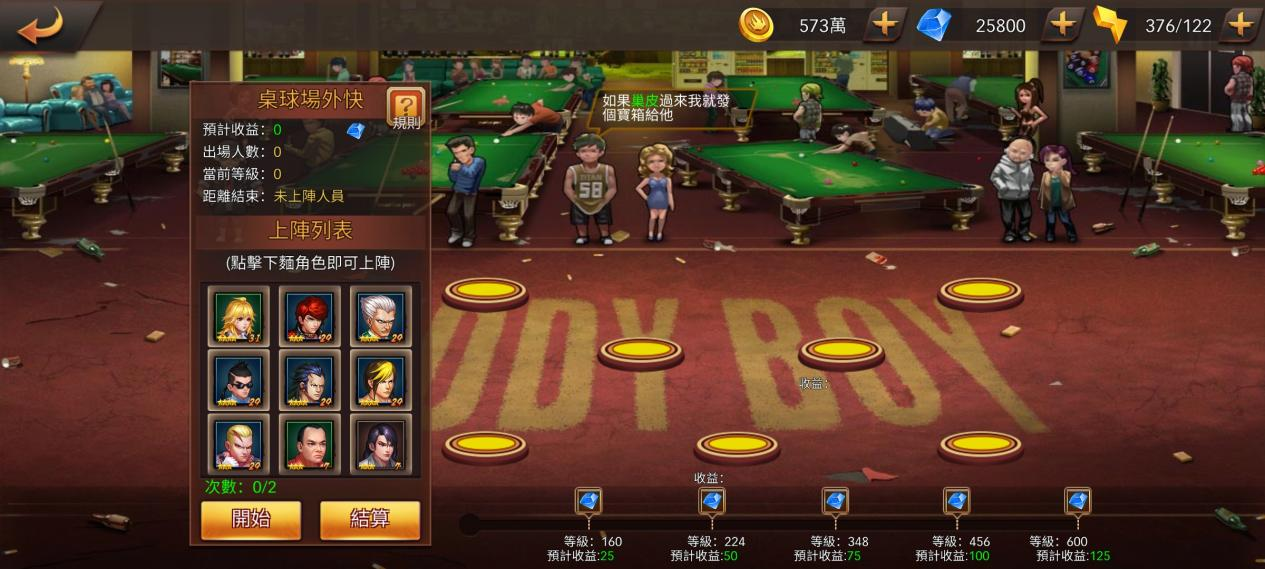The width and height of the screenshot is (1265, 569).
Task: Choose the blue spiky-haired fighter portrait
Action: click(x=310, y=380)
